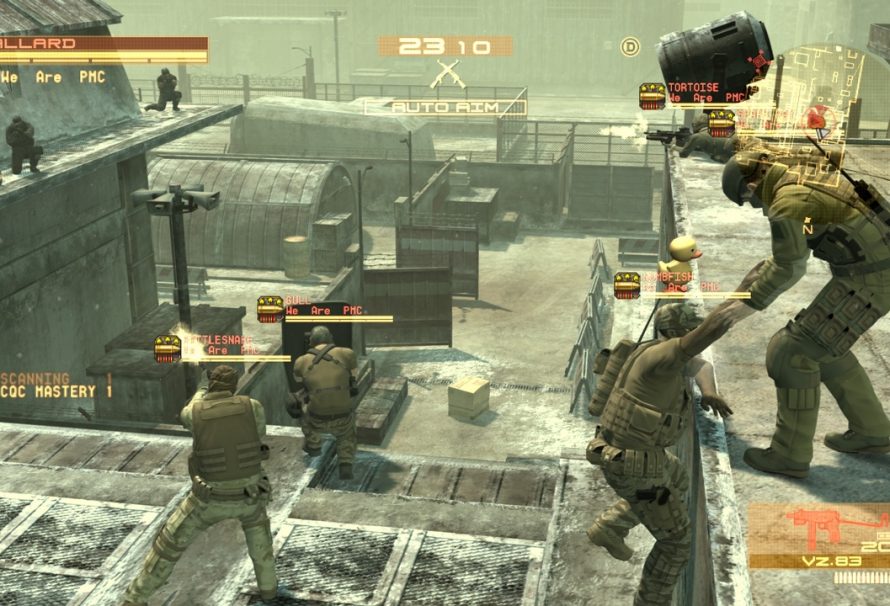The width and height of the screenshot is (890, 606).
Task: Click the SCANNING skill entry
Action: [x=57, y=379]
